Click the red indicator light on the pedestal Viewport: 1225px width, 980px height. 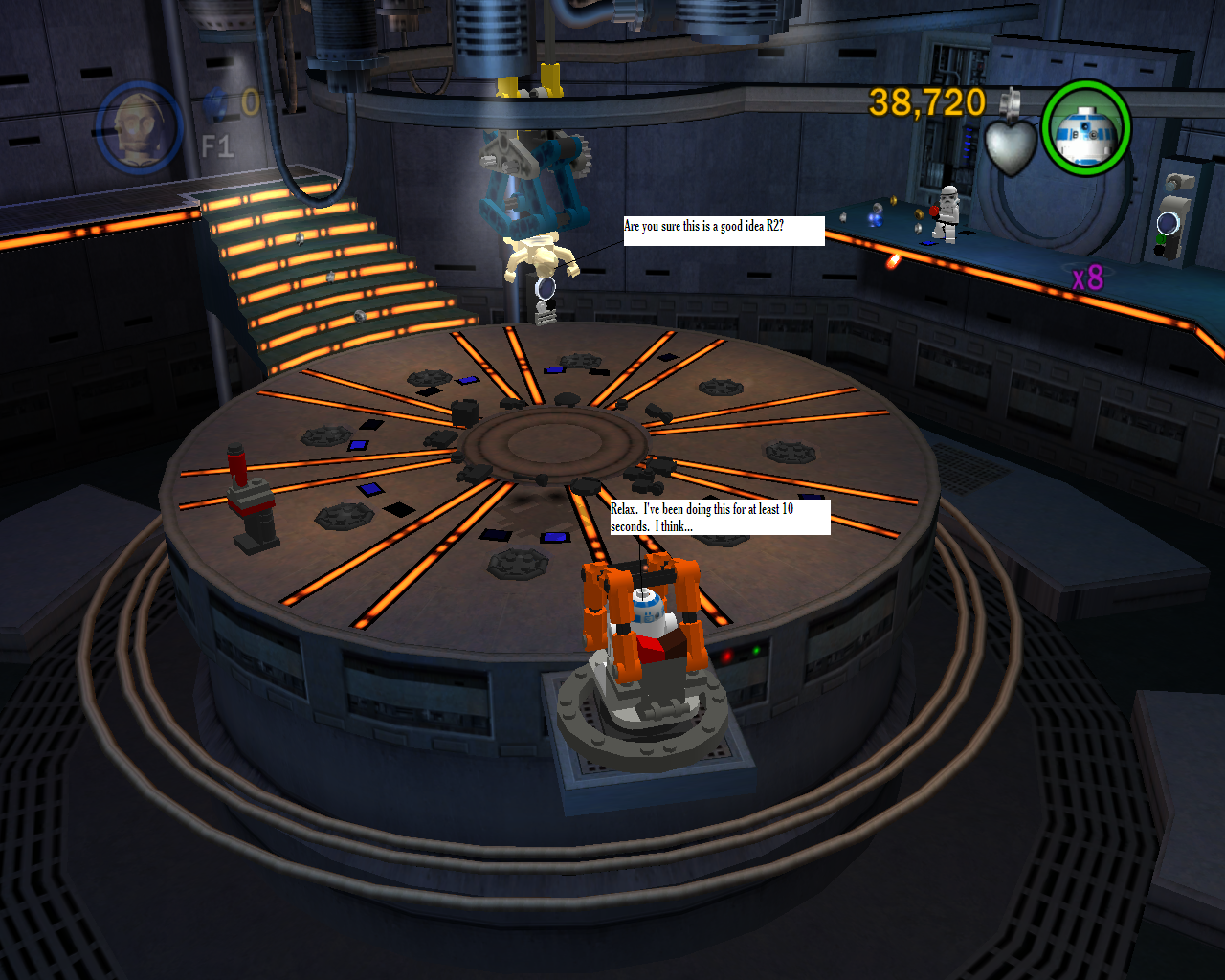727,654
